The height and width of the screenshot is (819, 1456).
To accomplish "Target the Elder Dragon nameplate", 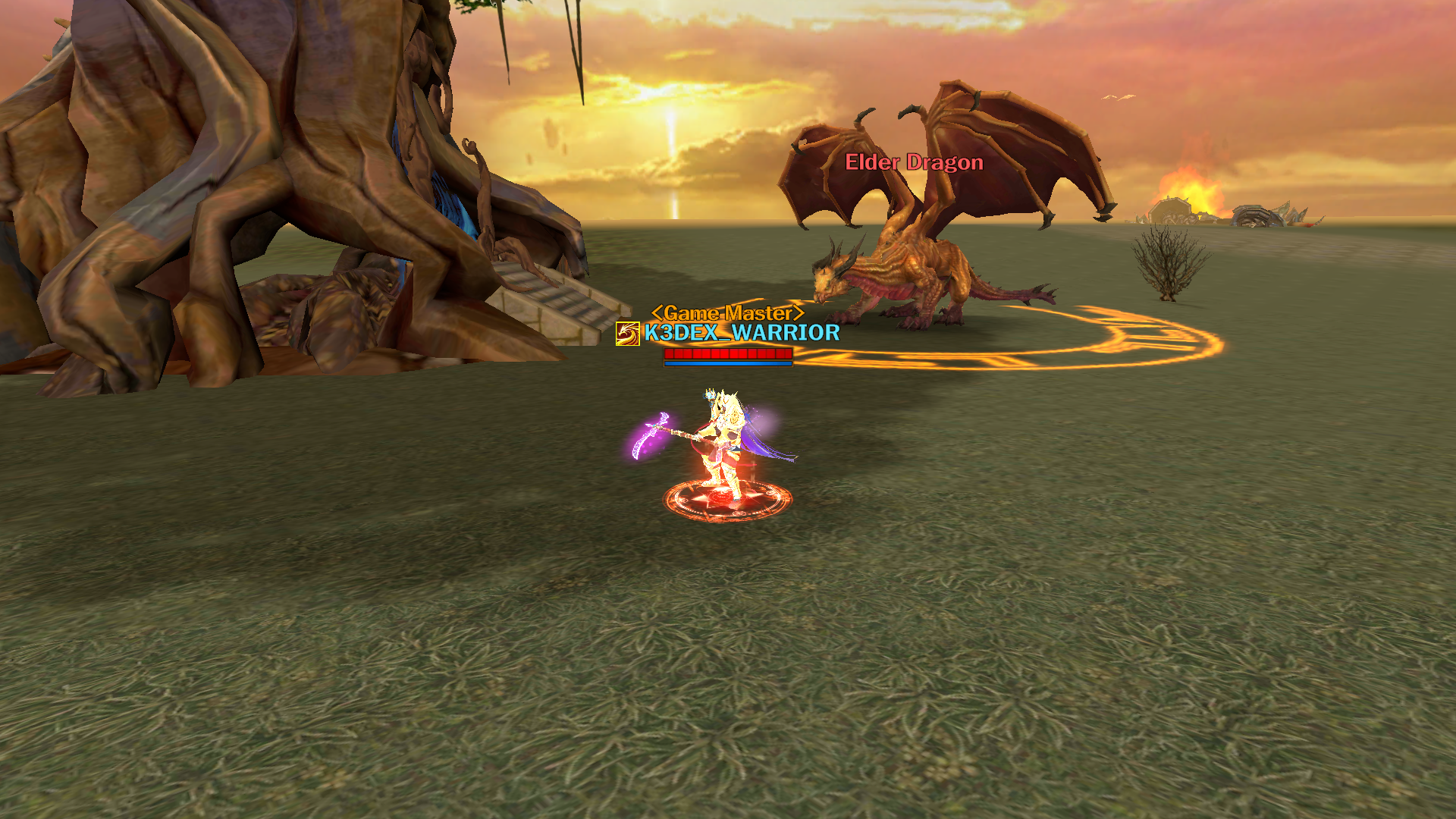I will tap(914, 162).
